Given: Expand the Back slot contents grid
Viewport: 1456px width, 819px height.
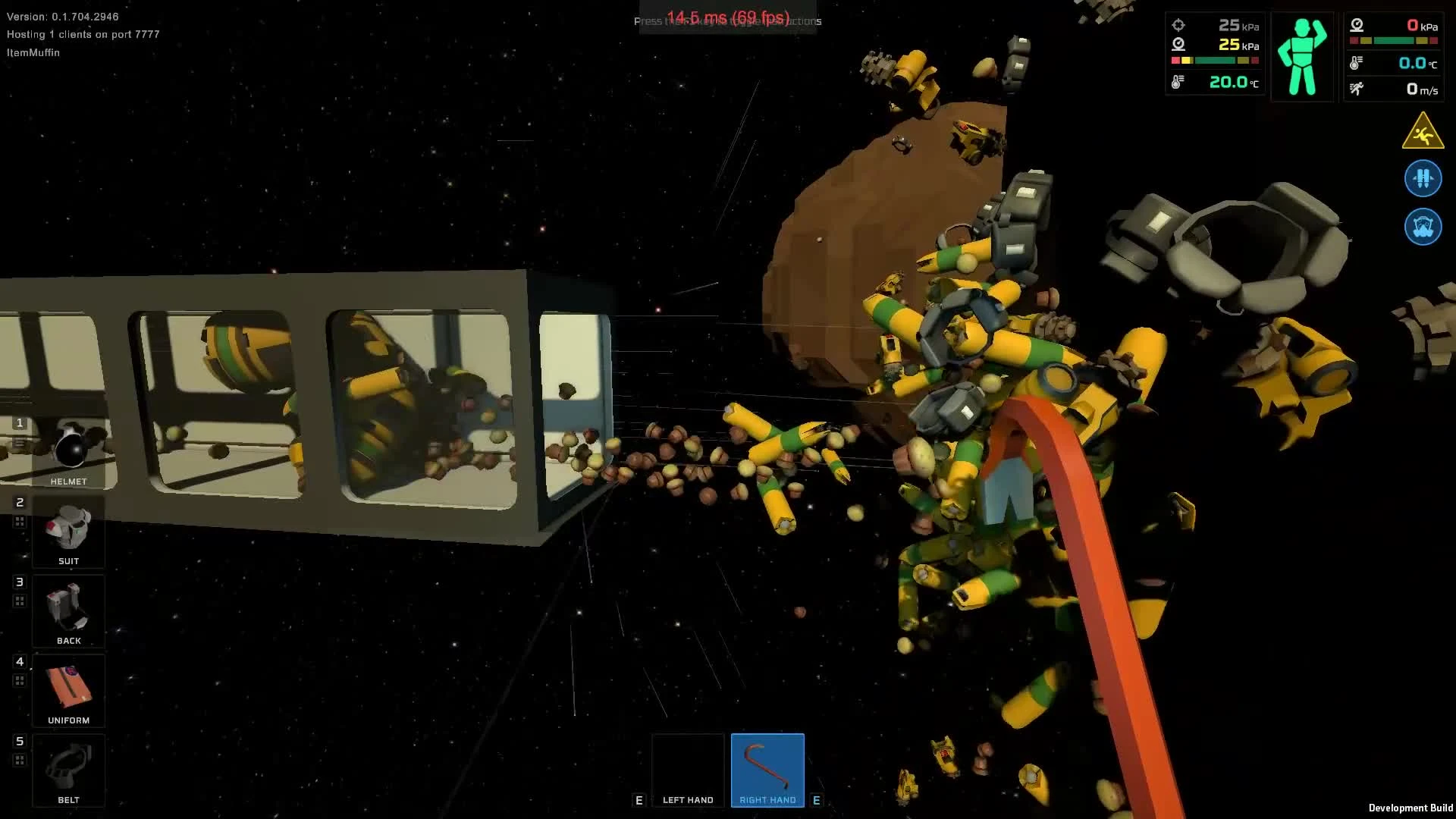Looking at the screenshot, I should [18, 600].
